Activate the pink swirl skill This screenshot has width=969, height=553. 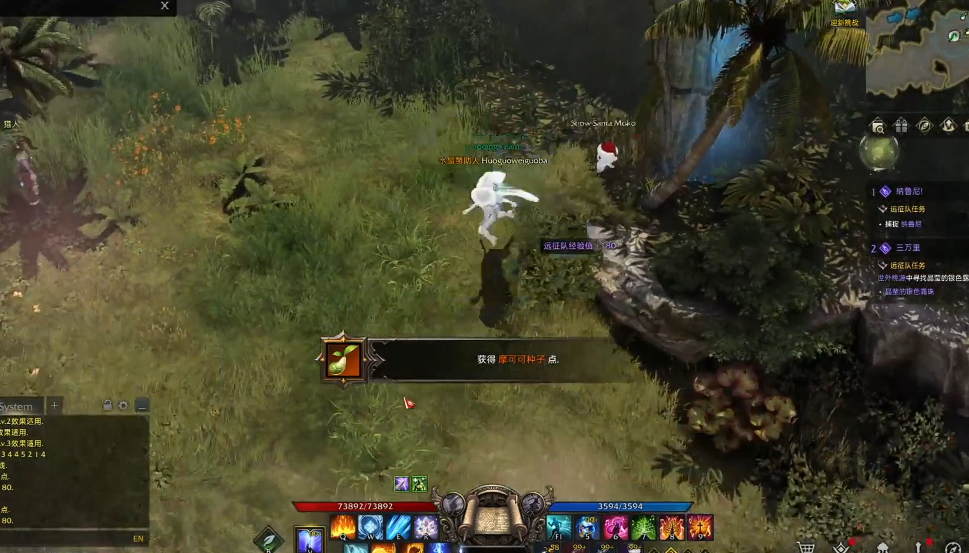[x=615, y=527]
